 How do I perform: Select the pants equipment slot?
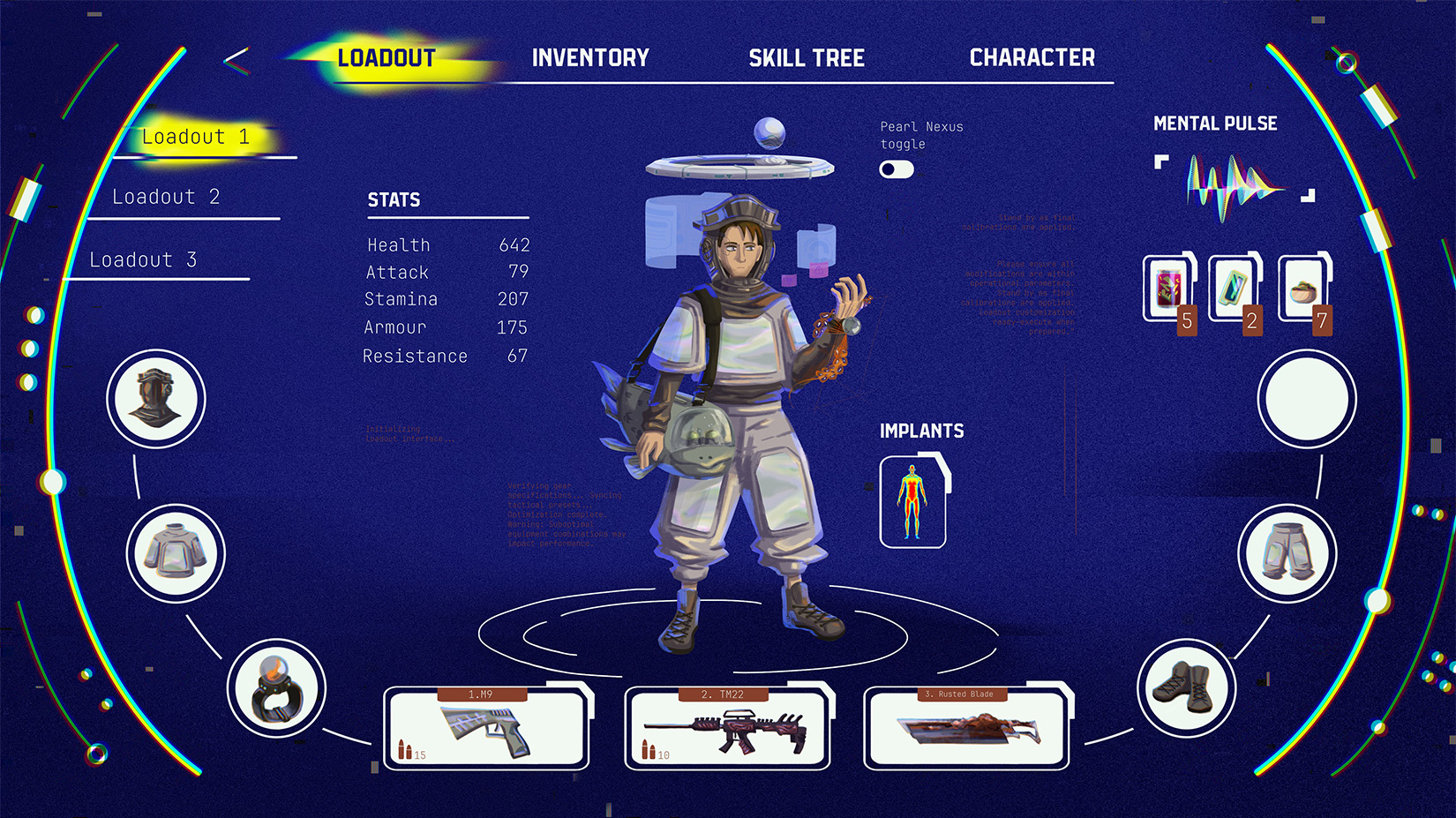(x=1287, y=553)
